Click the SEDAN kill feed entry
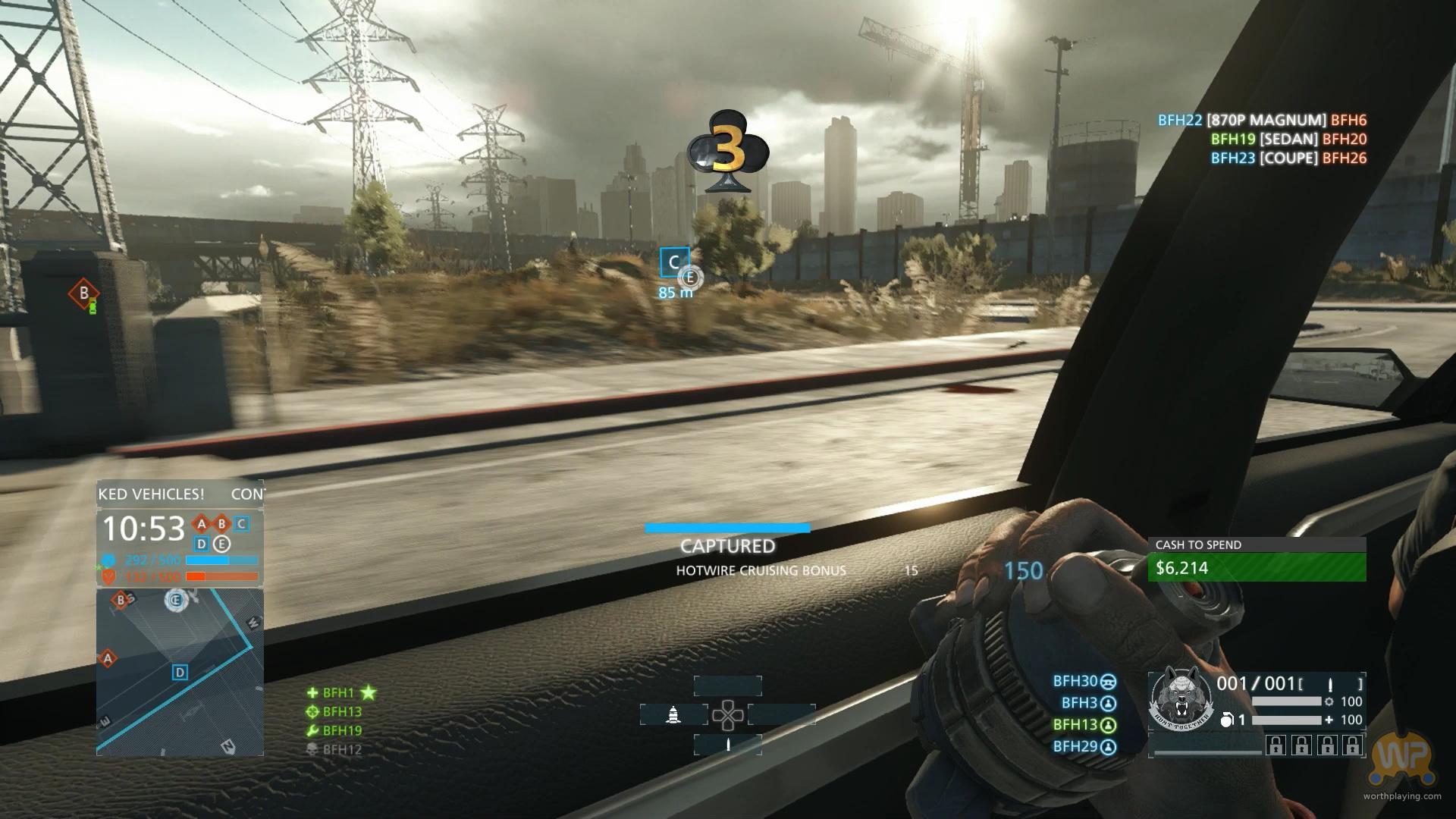Screen dimensions: 1456x819 (1288, 139)
